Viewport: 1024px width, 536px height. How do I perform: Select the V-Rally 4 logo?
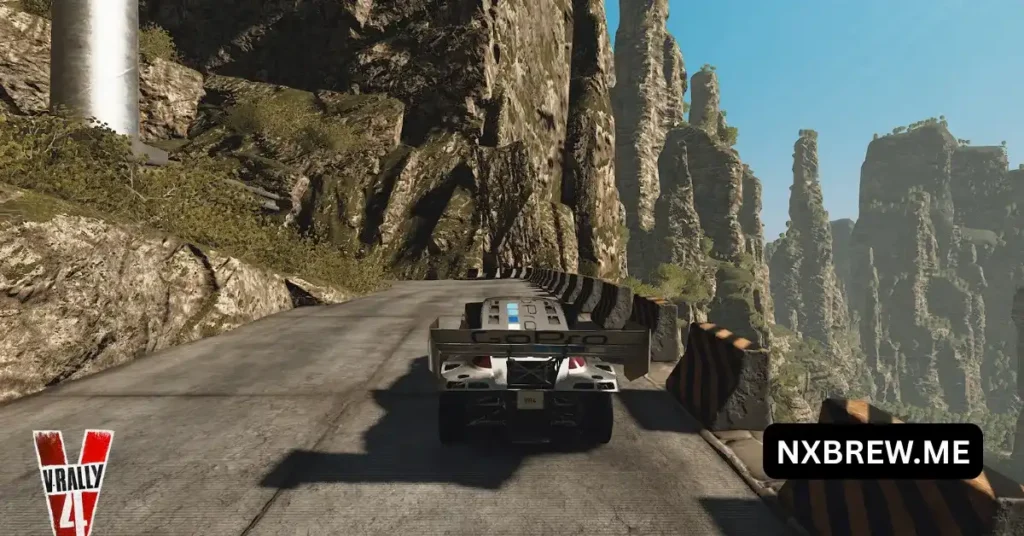pyautogui.click(x=73, y=482)
